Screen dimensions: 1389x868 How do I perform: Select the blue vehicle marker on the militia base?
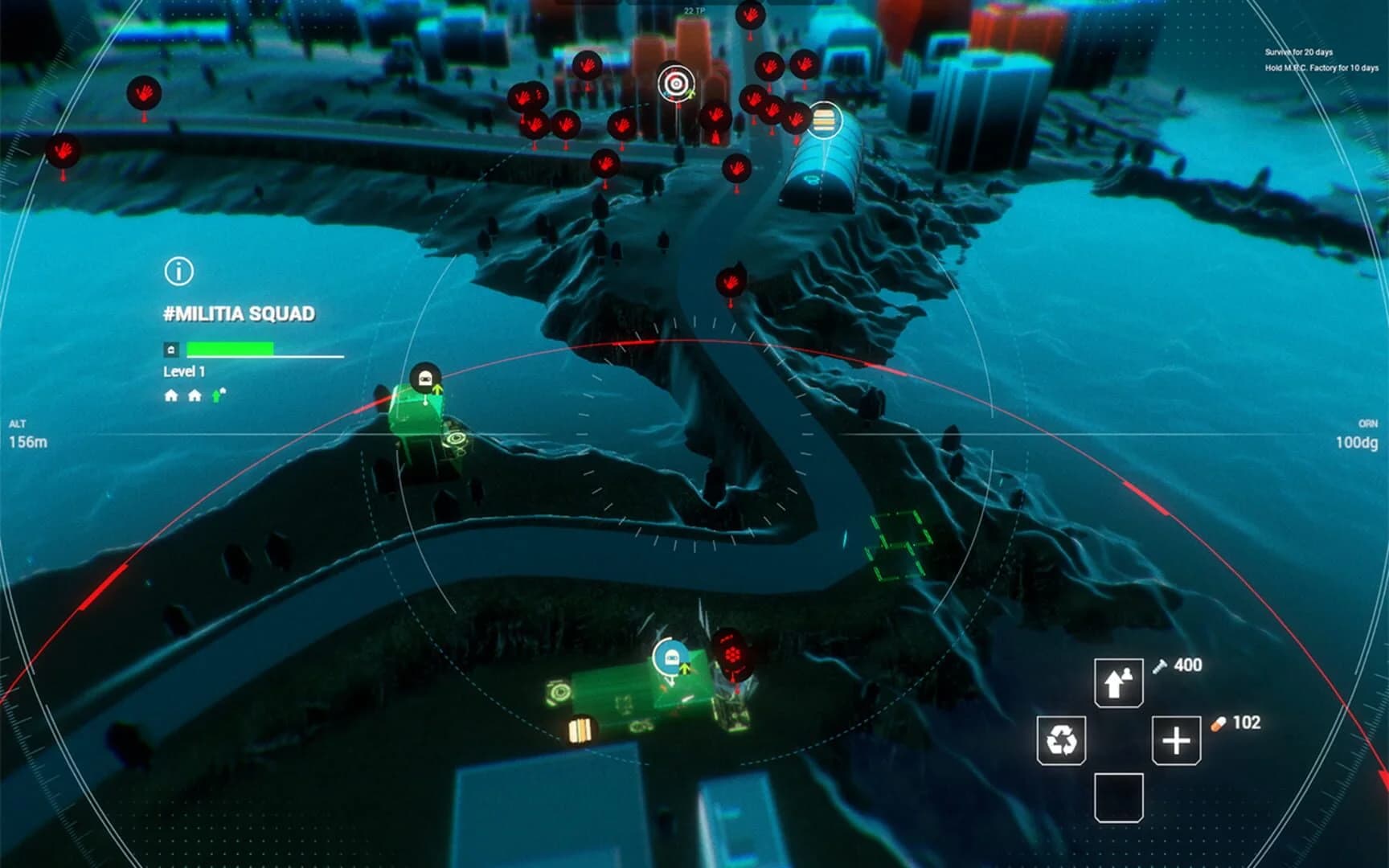[670, 657]
